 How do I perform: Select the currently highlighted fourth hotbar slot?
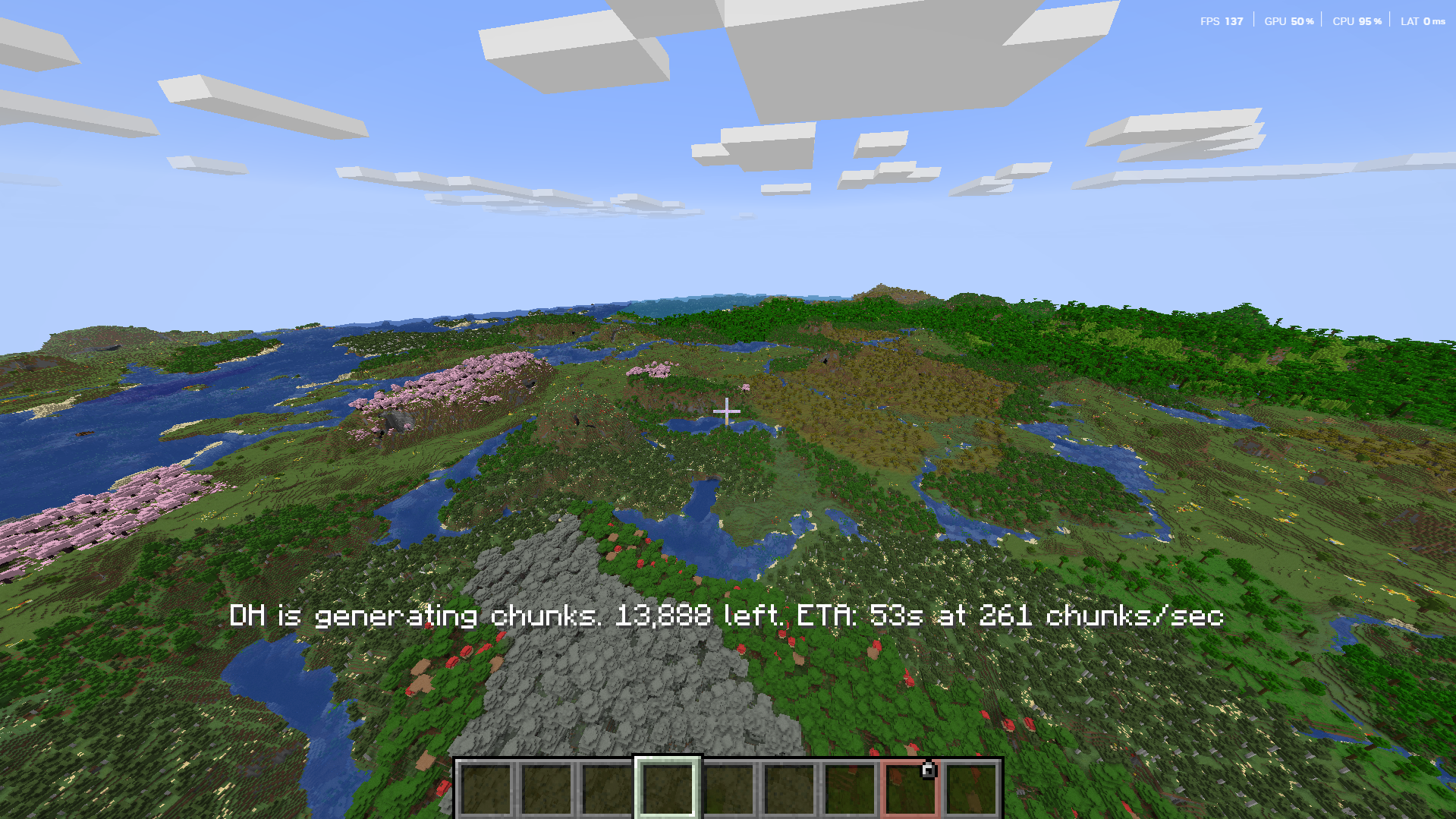(669, 786)
